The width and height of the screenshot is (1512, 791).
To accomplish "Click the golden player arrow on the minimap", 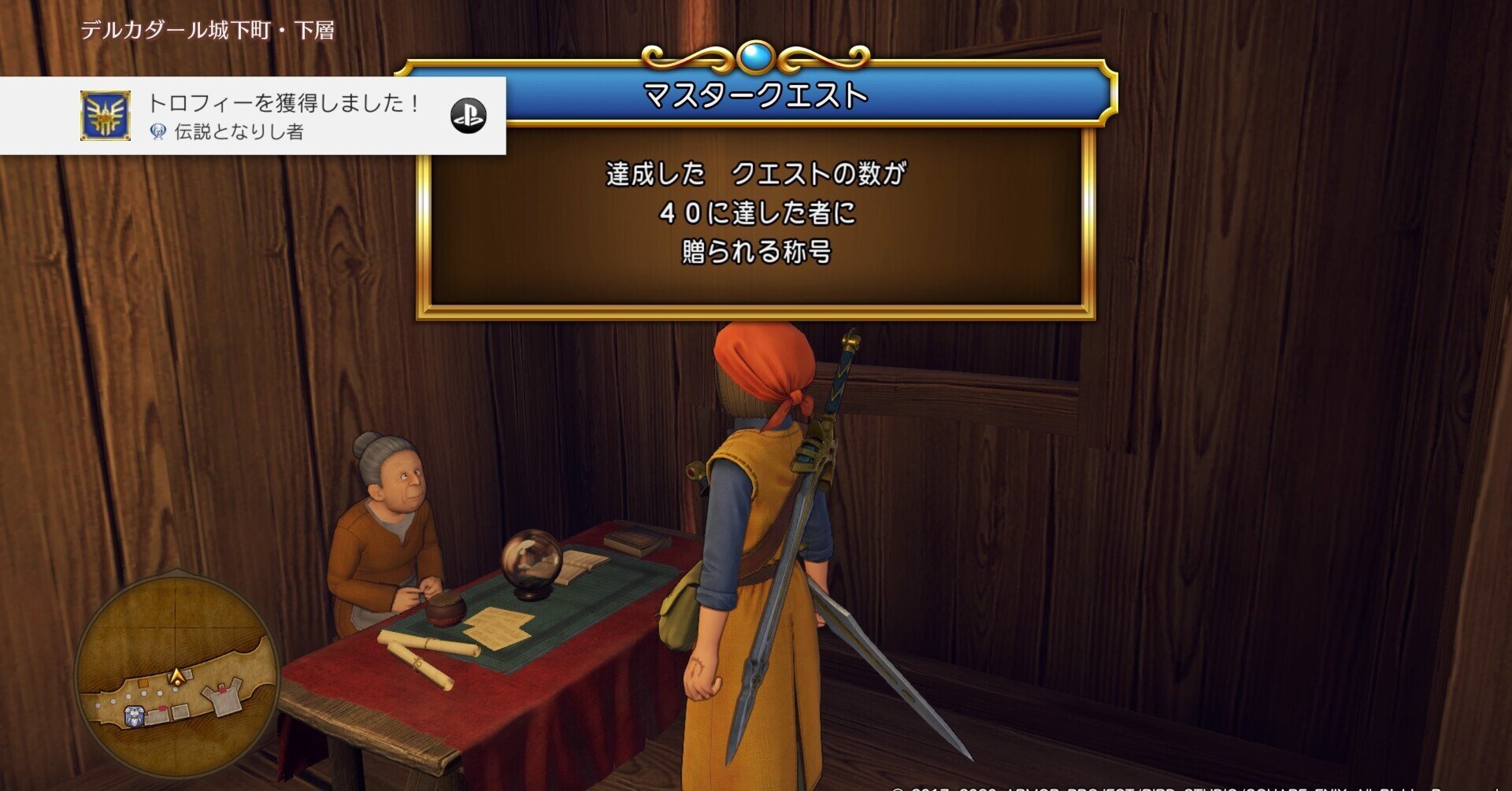I will click(x=176, y=677).
